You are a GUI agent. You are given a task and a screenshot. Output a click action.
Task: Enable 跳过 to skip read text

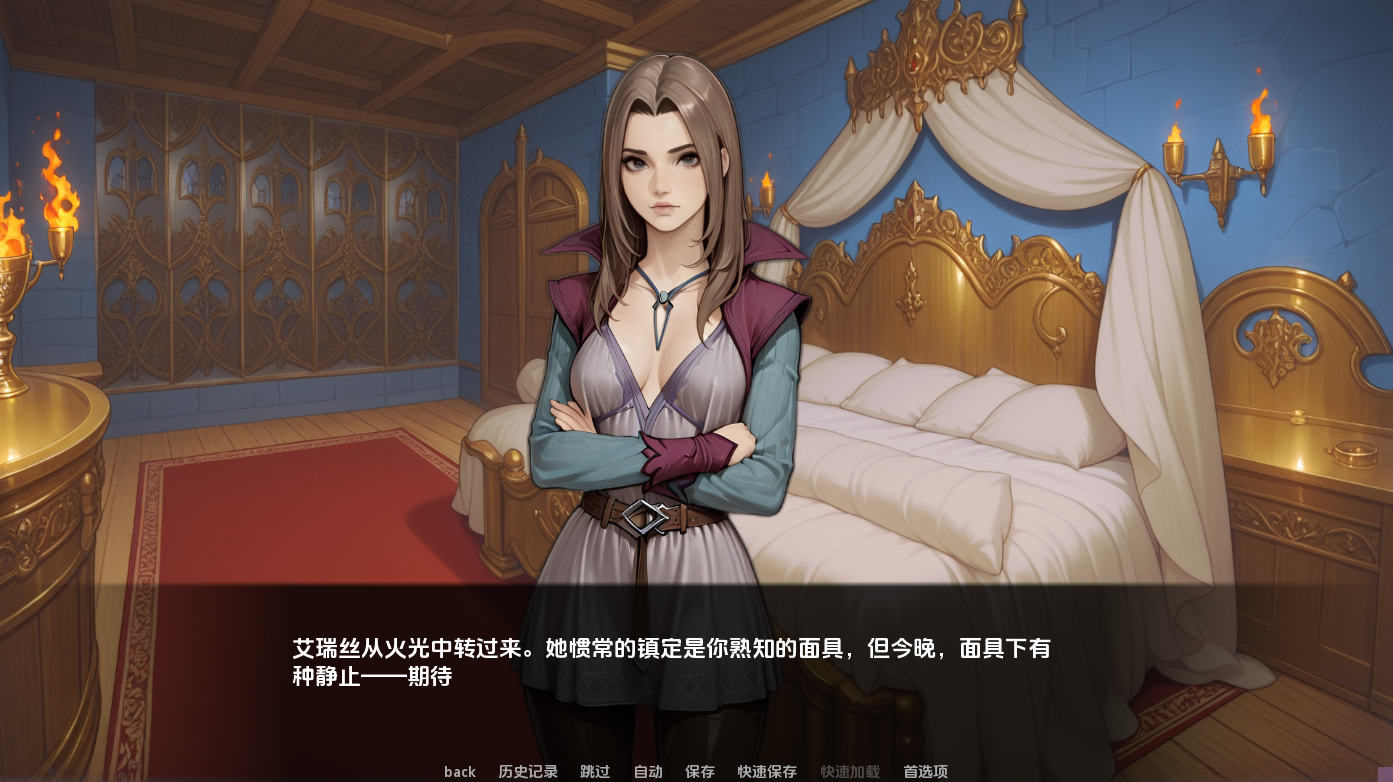(593, 771)
